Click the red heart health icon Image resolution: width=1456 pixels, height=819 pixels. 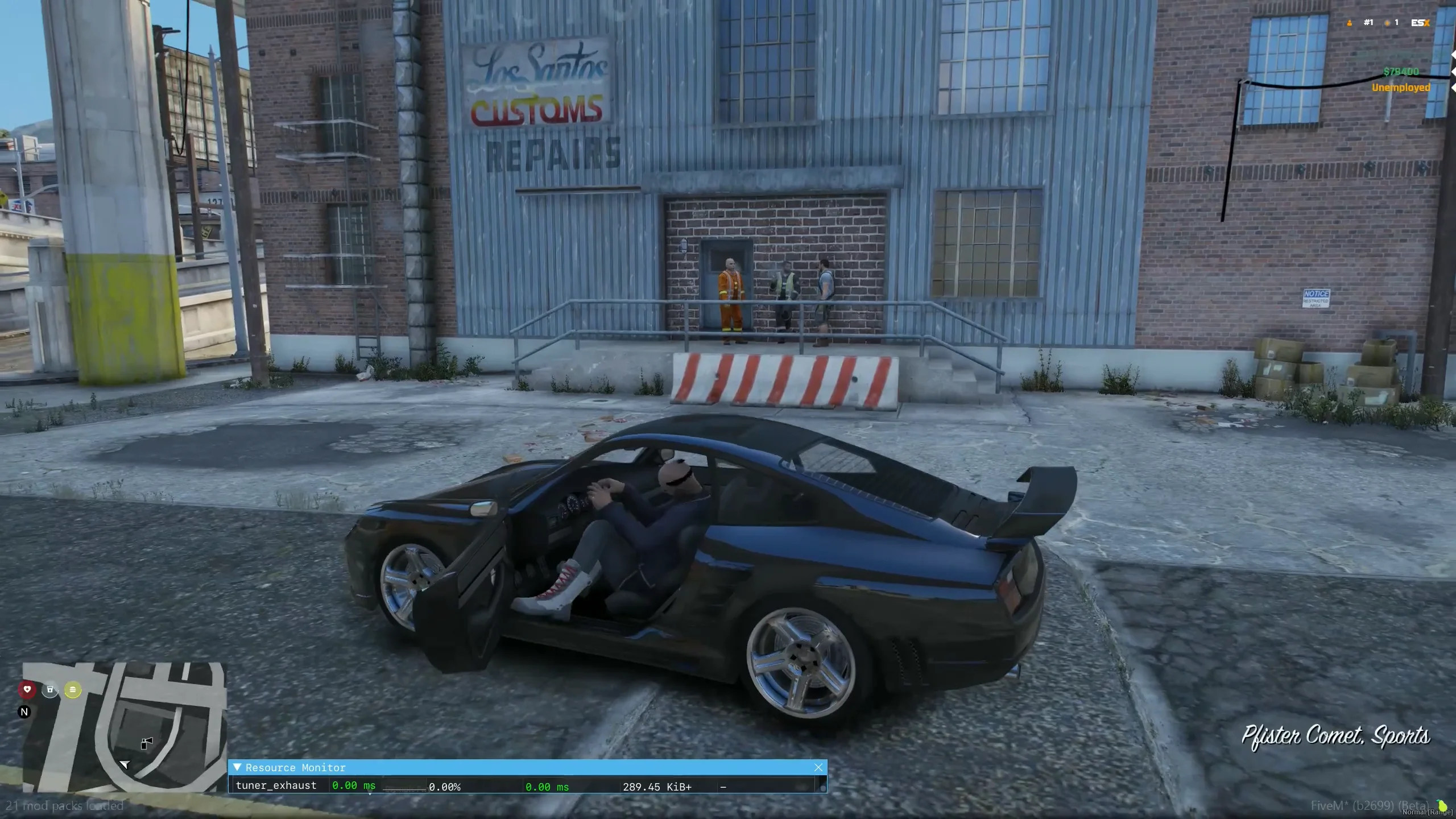coord(27,689)
